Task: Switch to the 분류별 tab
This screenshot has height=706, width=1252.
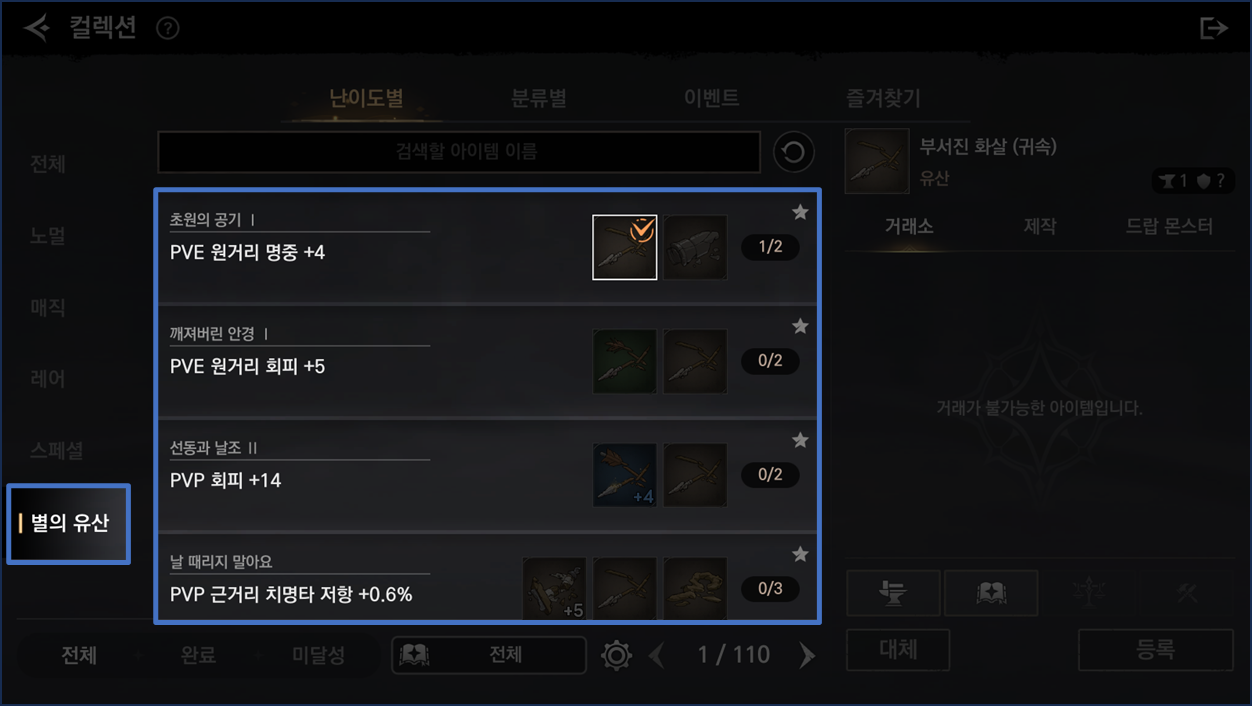Action: click(x=539, y=98)
